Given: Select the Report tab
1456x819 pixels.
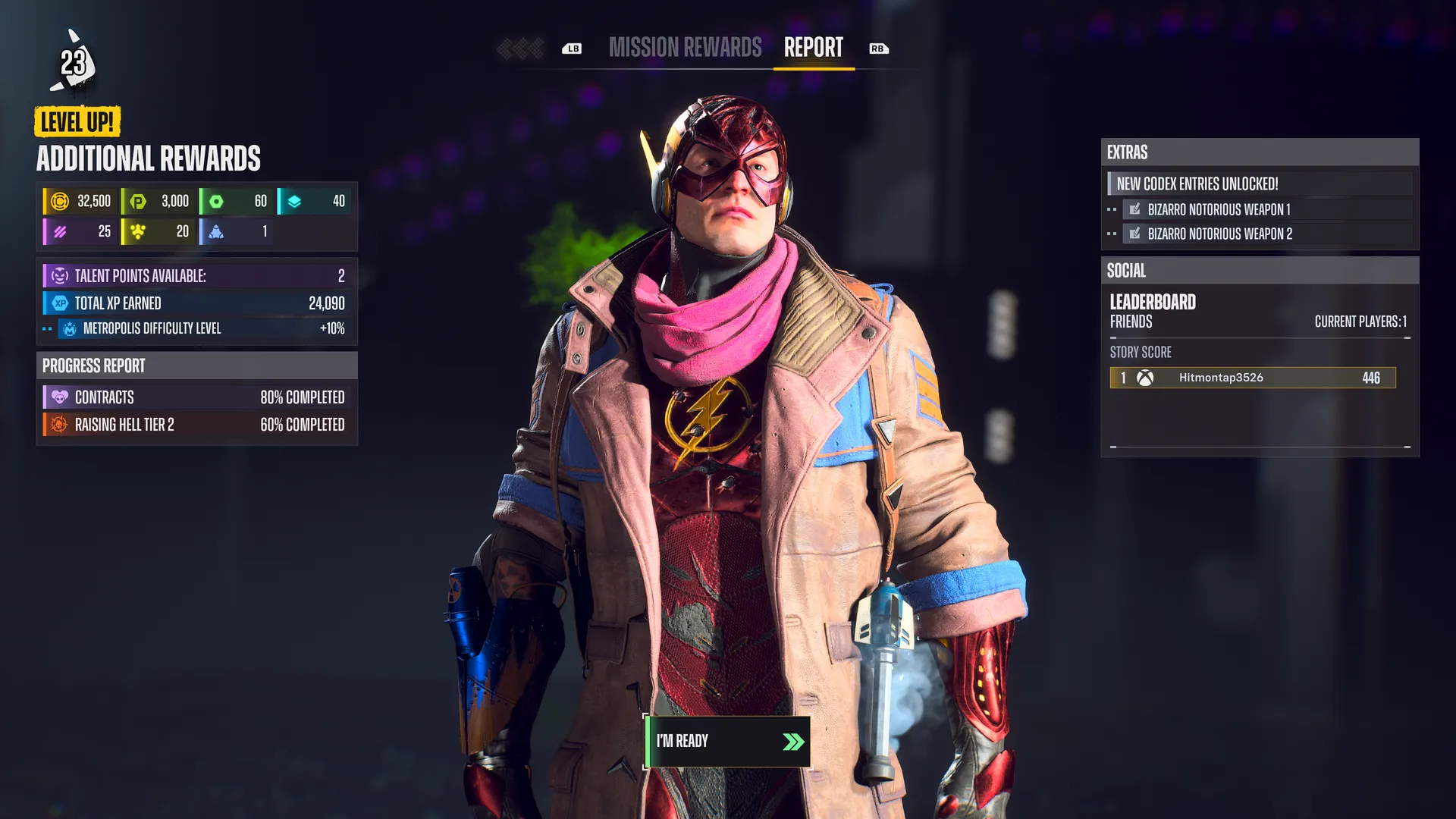Looking at the screenshot, I should 813,48.
